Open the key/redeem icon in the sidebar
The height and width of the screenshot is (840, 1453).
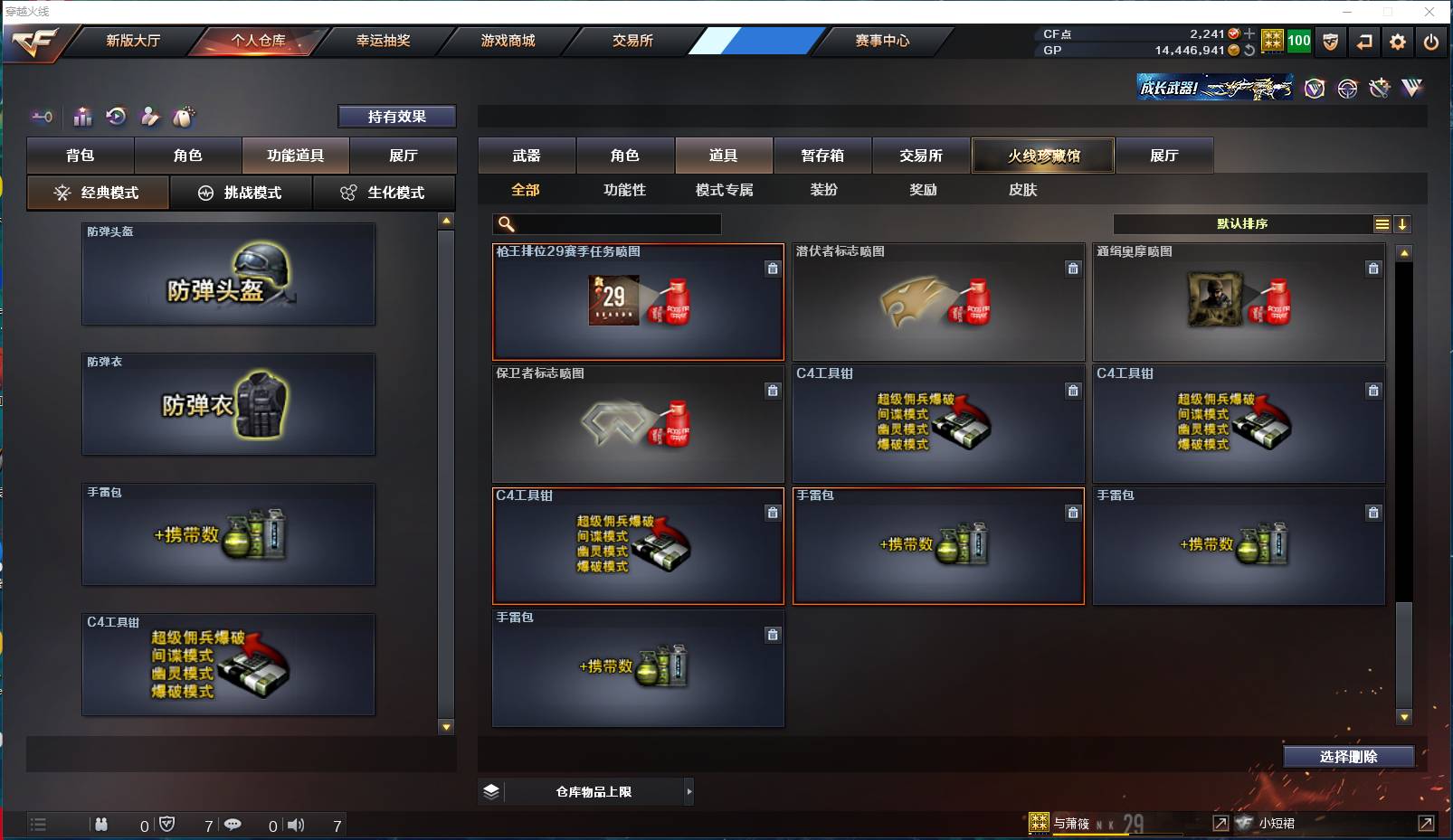[42, 117]
